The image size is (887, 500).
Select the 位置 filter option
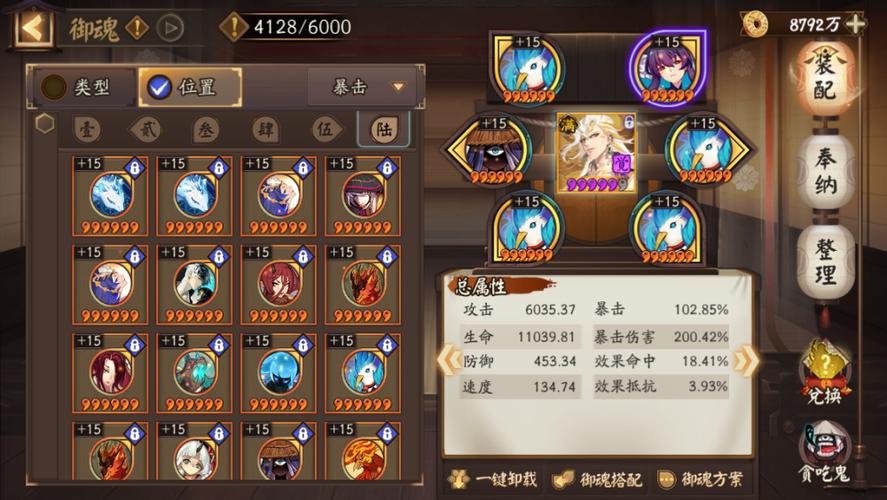click(x=190, y=88)
